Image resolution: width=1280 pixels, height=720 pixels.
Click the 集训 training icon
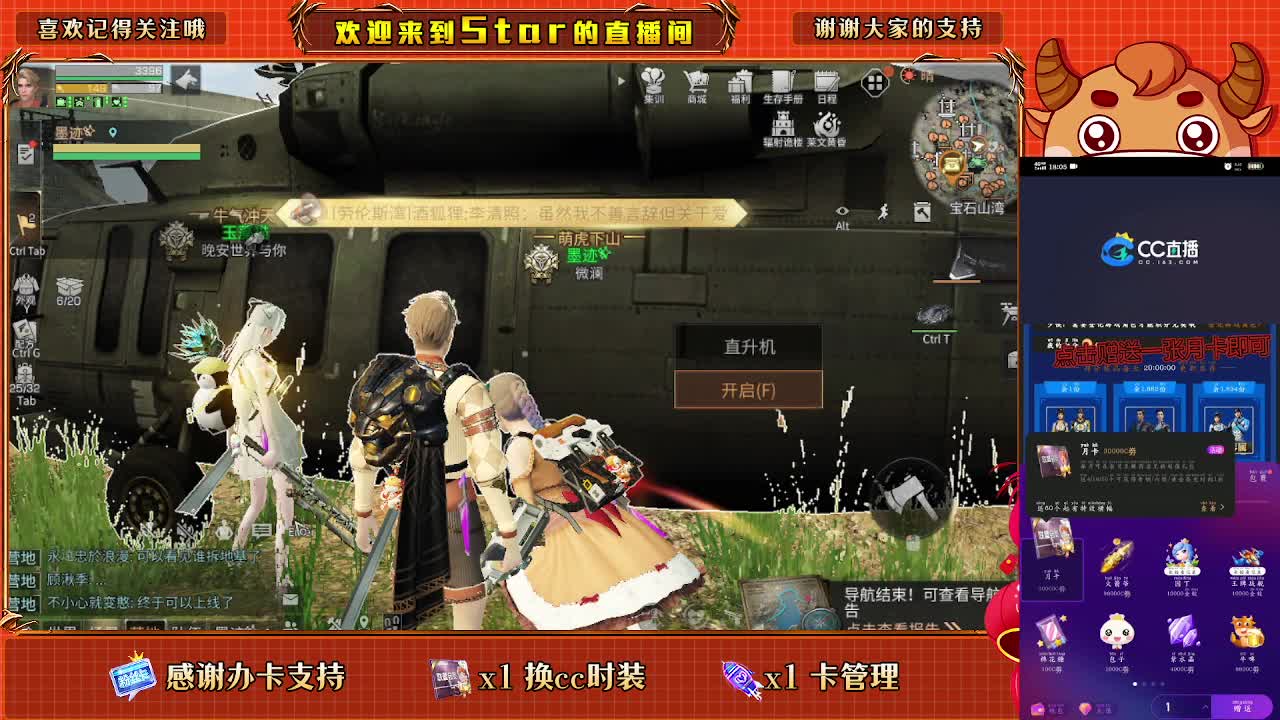coord(653,82)
